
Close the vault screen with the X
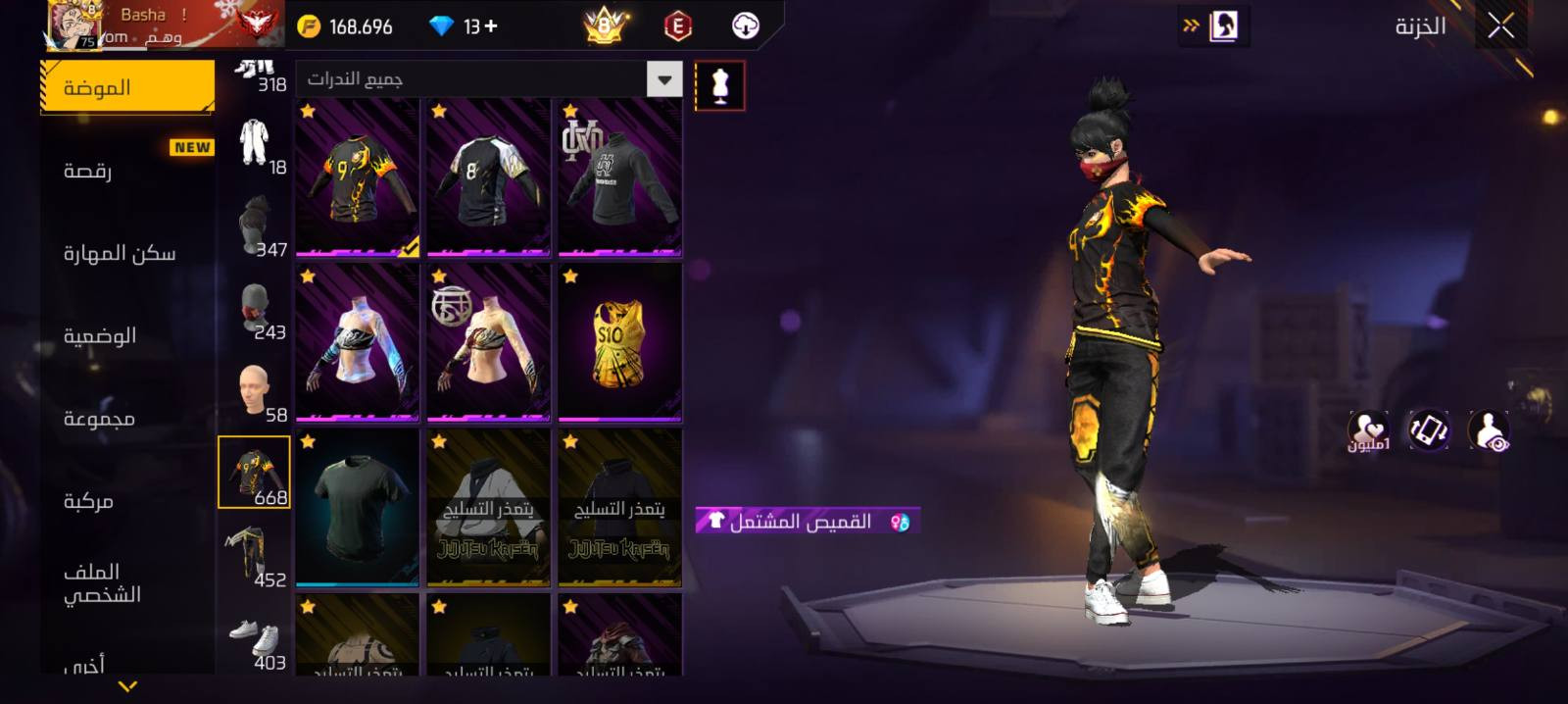(x=1500, y=26)
